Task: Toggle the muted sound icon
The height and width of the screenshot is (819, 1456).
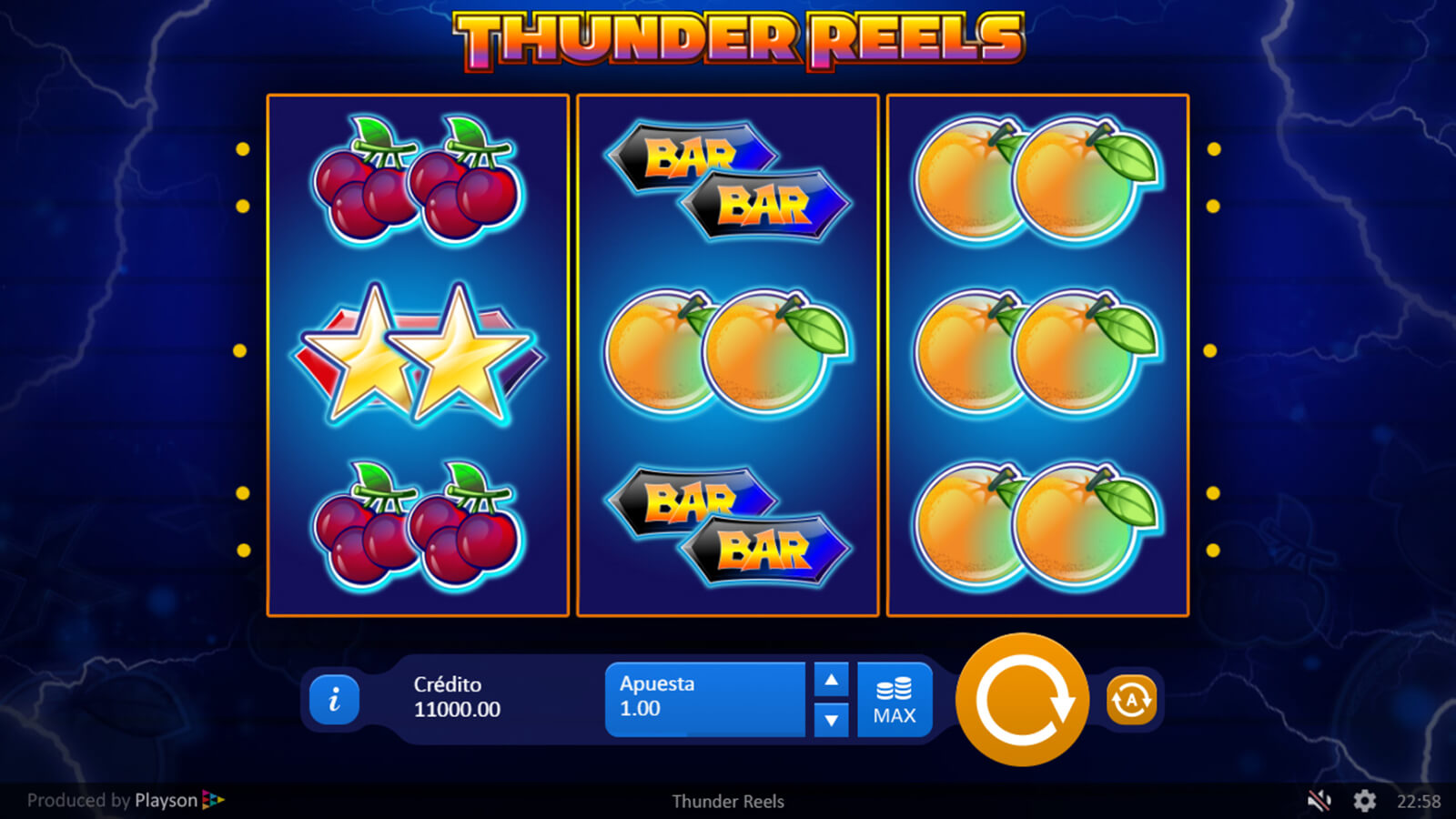Action: coord(1319,801)
